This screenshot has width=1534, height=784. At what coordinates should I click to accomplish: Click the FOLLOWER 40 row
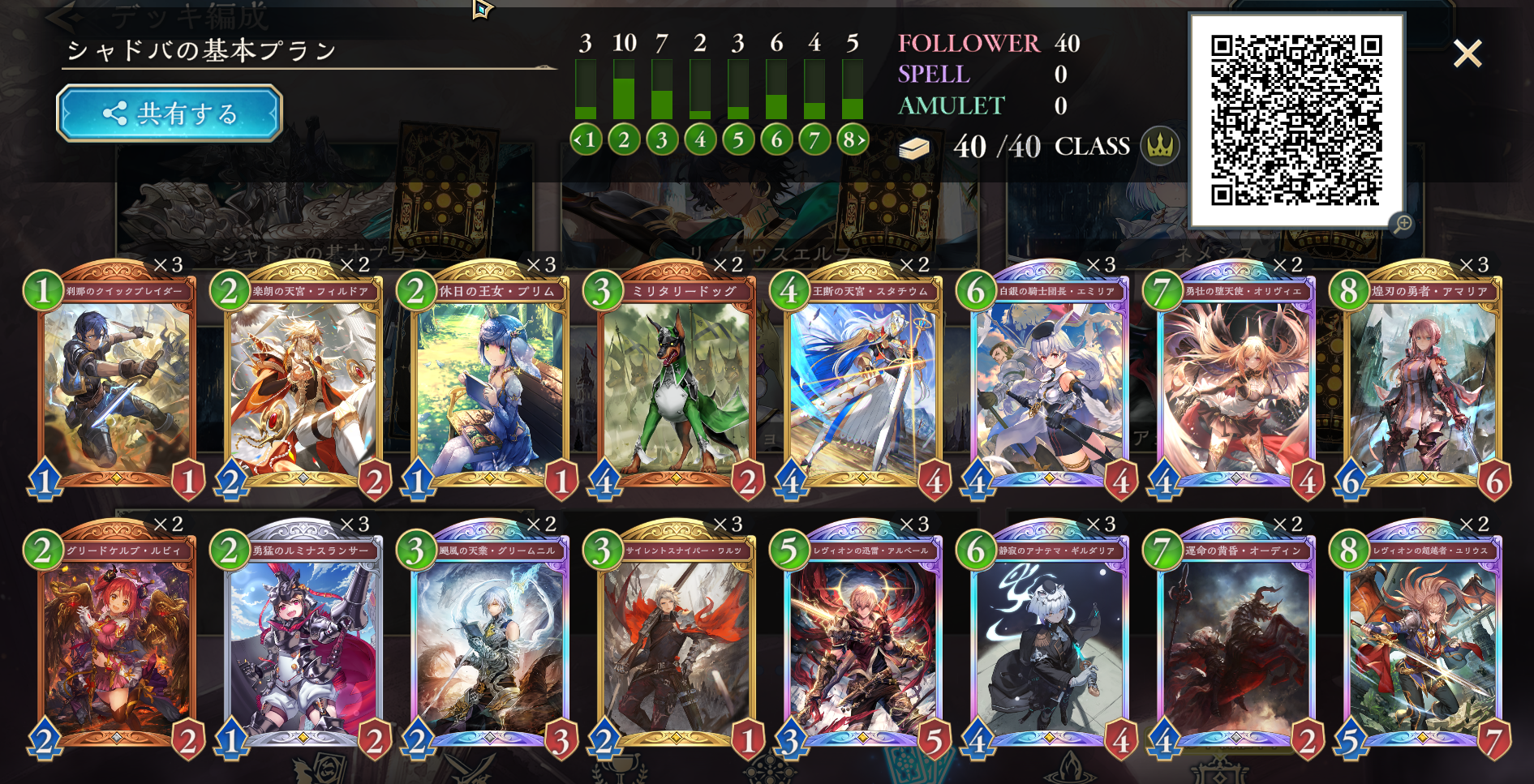986,44
